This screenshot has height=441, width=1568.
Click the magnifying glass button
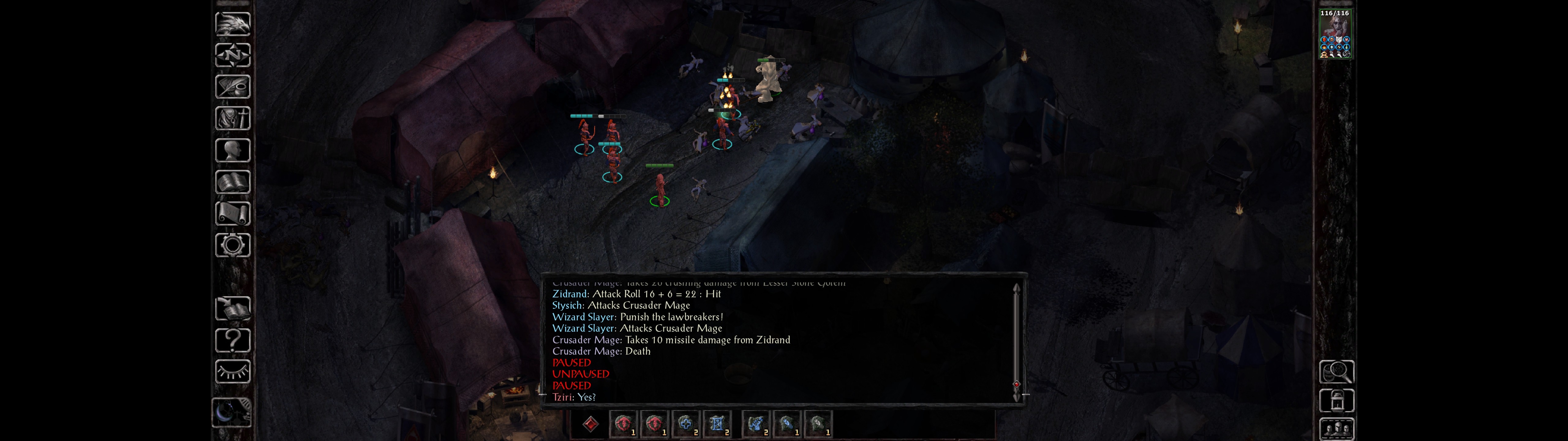click(x=1336, y=371)
